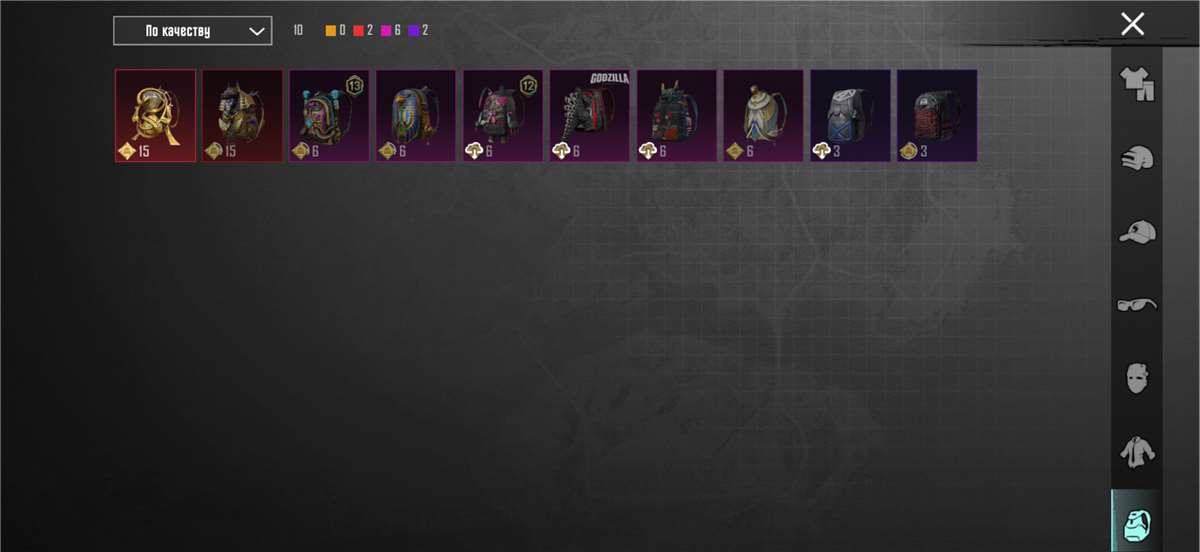Image resolution: width=1200 pixels, height=552 pixels.
Task: Close the inventory screen with the X
Action: (x=1132, y=24)
